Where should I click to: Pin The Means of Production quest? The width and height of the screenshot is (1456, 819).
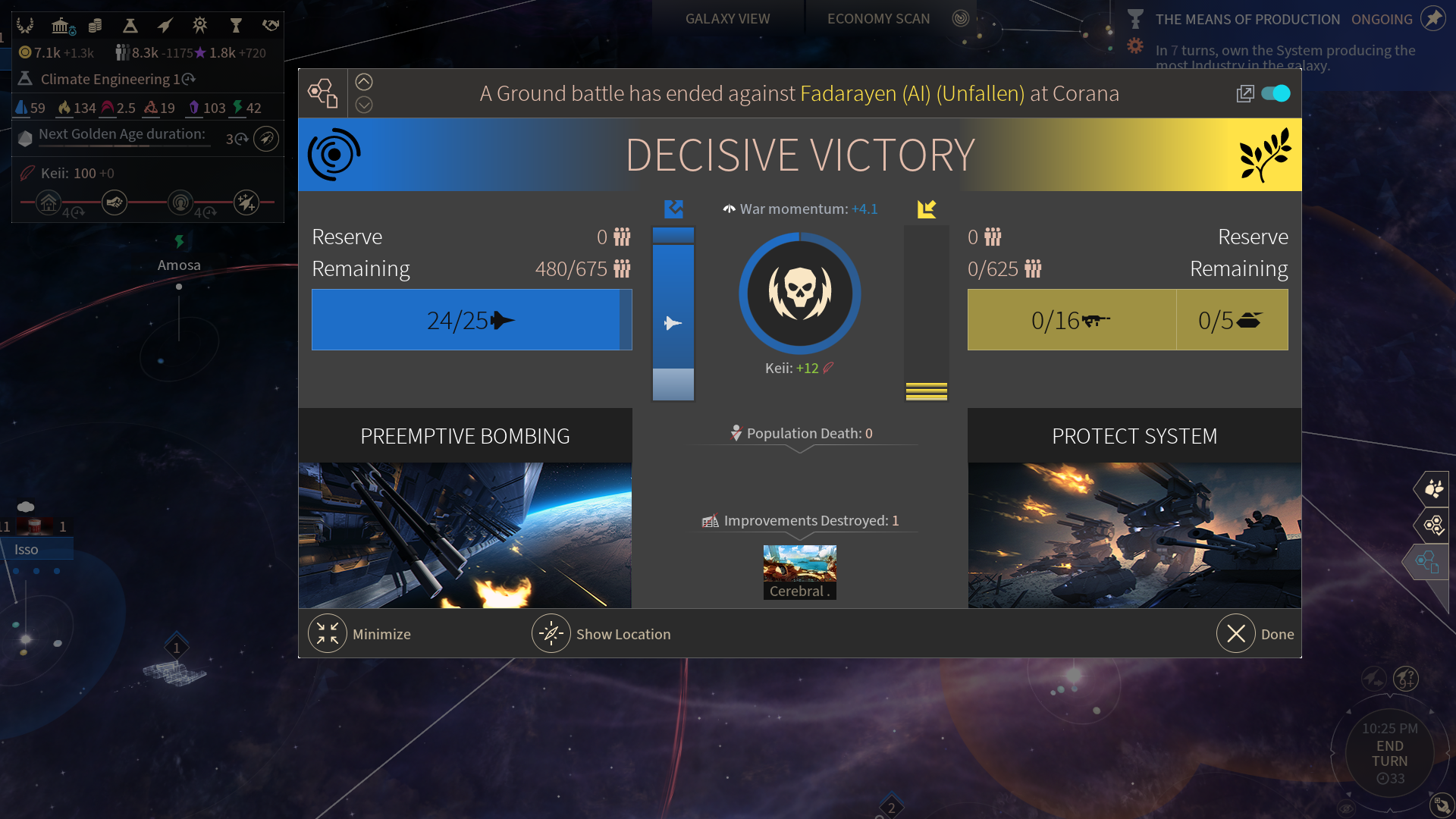coord(1432,18)
